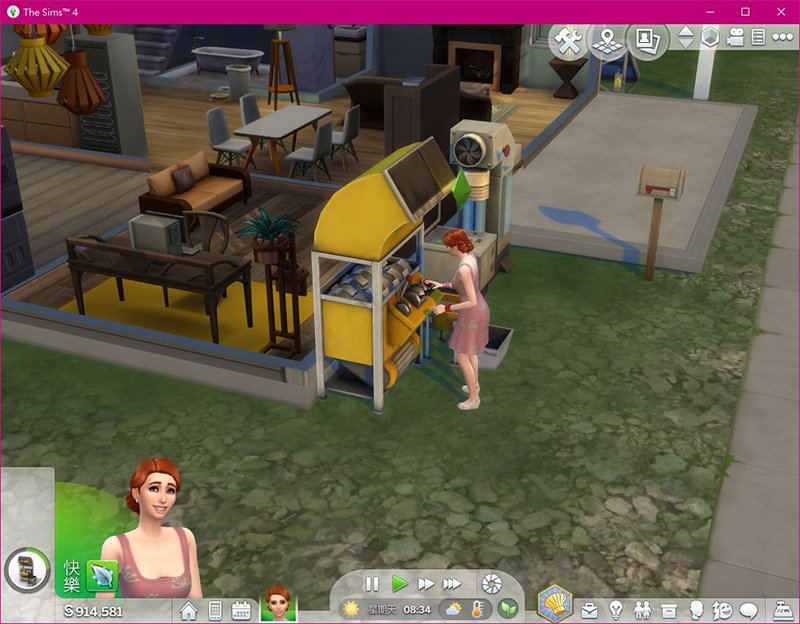The image size is (800, 624).
Task: Open the seashell hexagon icon panel
Action: coord(555,604)
